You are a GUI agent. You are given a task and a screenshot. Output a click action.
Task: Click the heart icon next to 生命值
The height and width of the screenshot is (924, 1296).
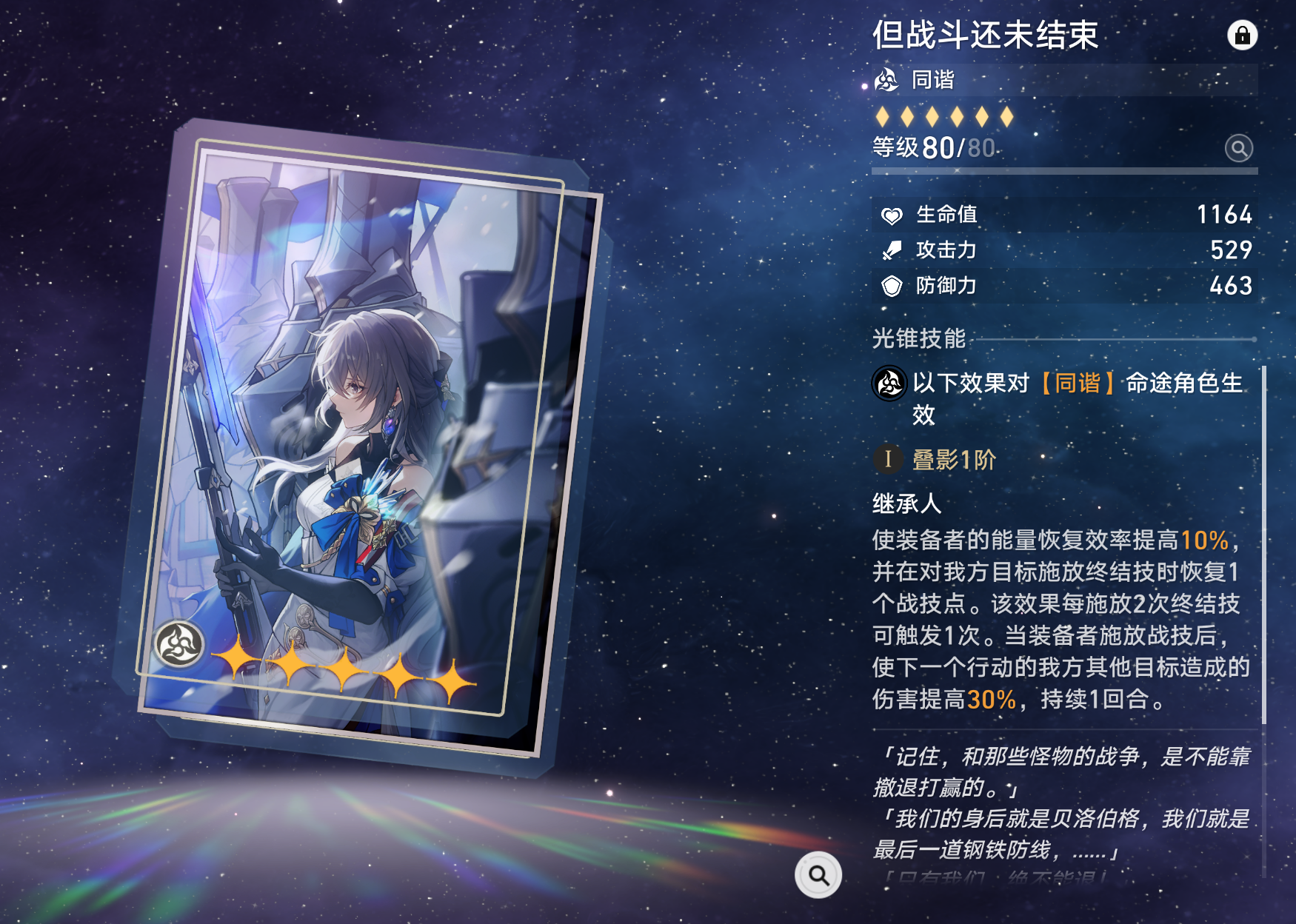[893, 215]
